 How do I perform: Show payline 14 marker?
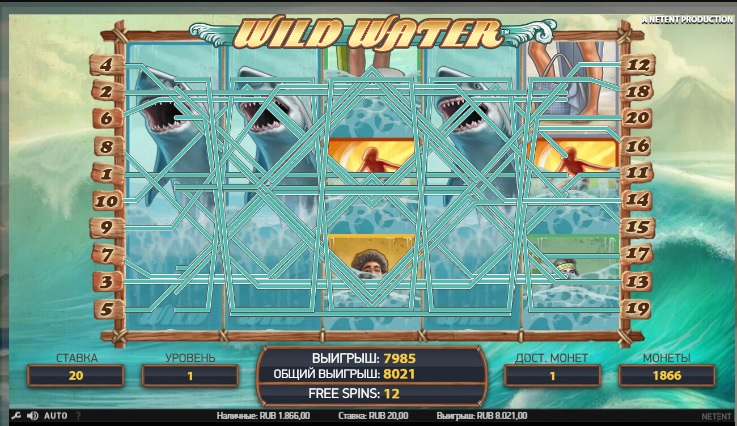click(640, 200)
